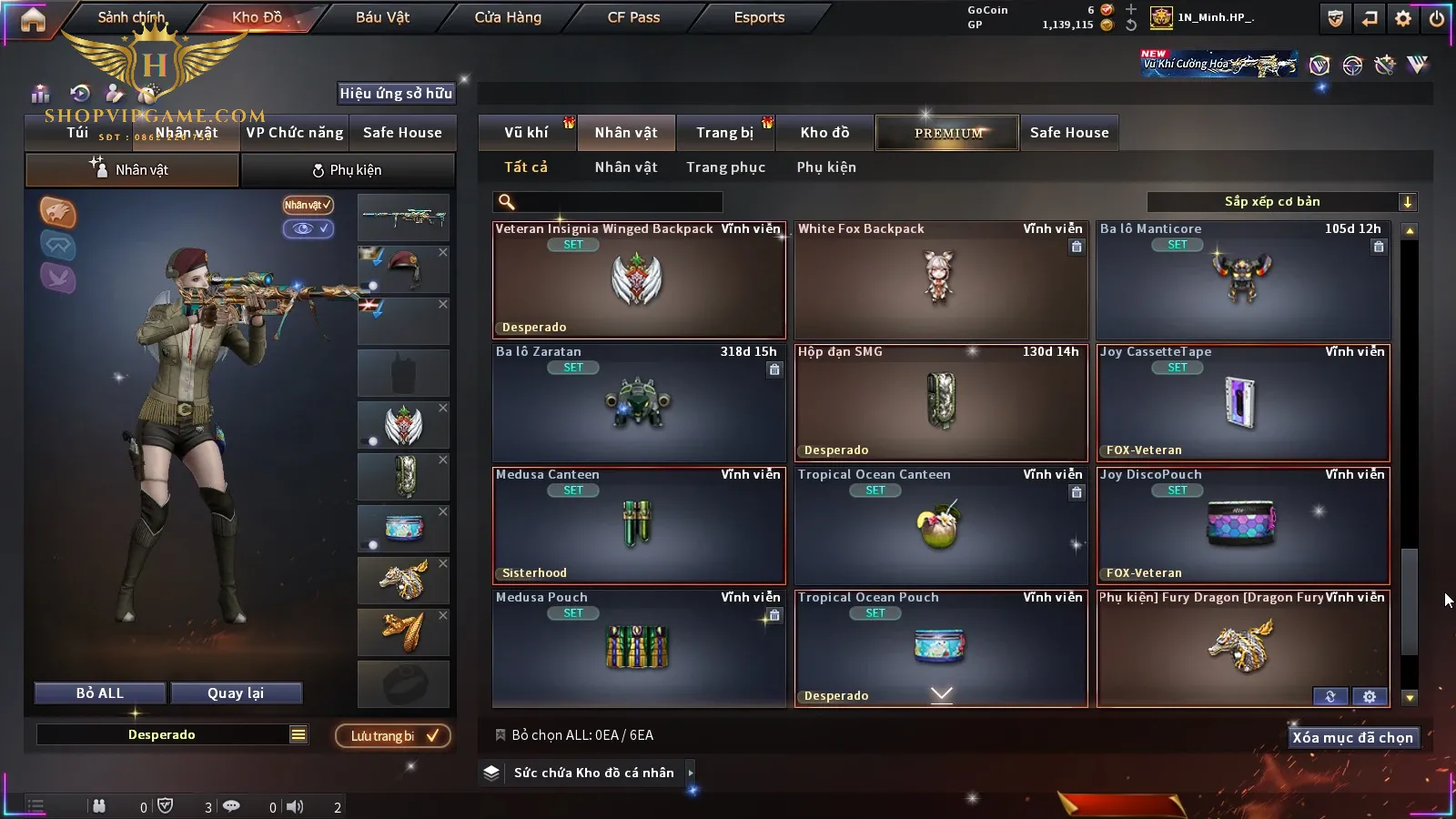Screen dimensions: 1456x819
Task: Select the Medusa Pouch item
Action: point(638,648)
